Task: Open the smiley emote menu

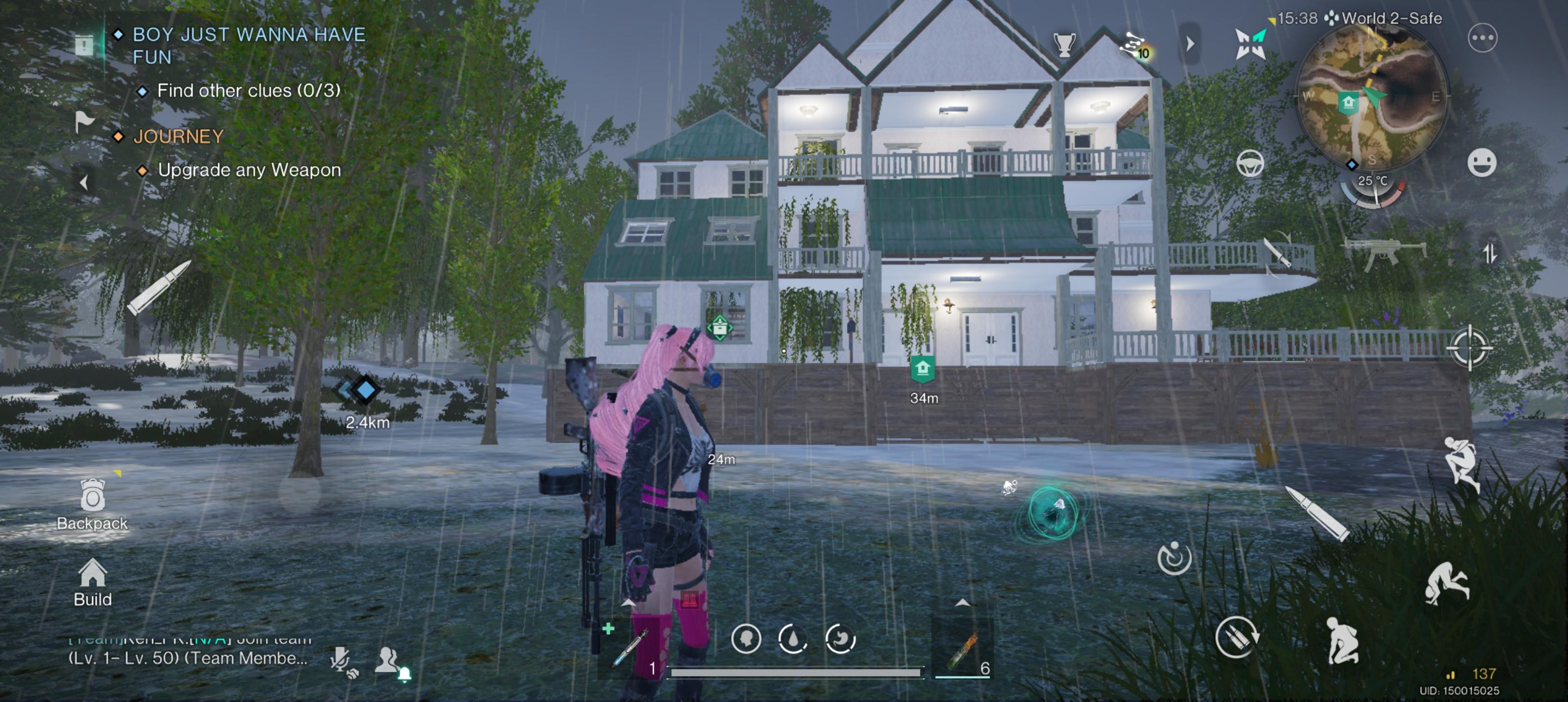Action: pos(1481,163)
